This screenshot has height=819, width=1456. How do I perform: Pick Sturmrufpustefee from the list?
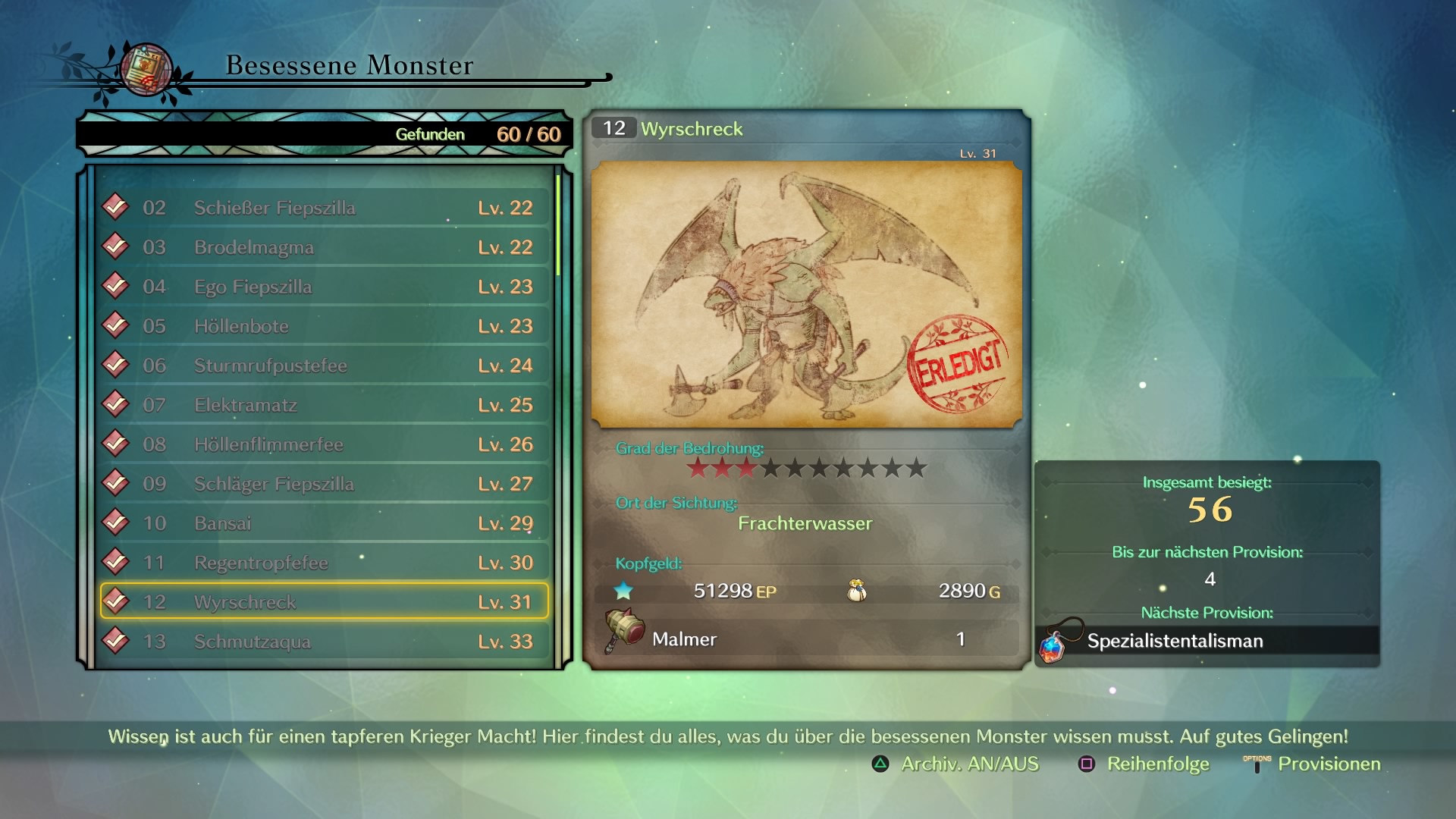pyautogui.click(x=325, y=366)
